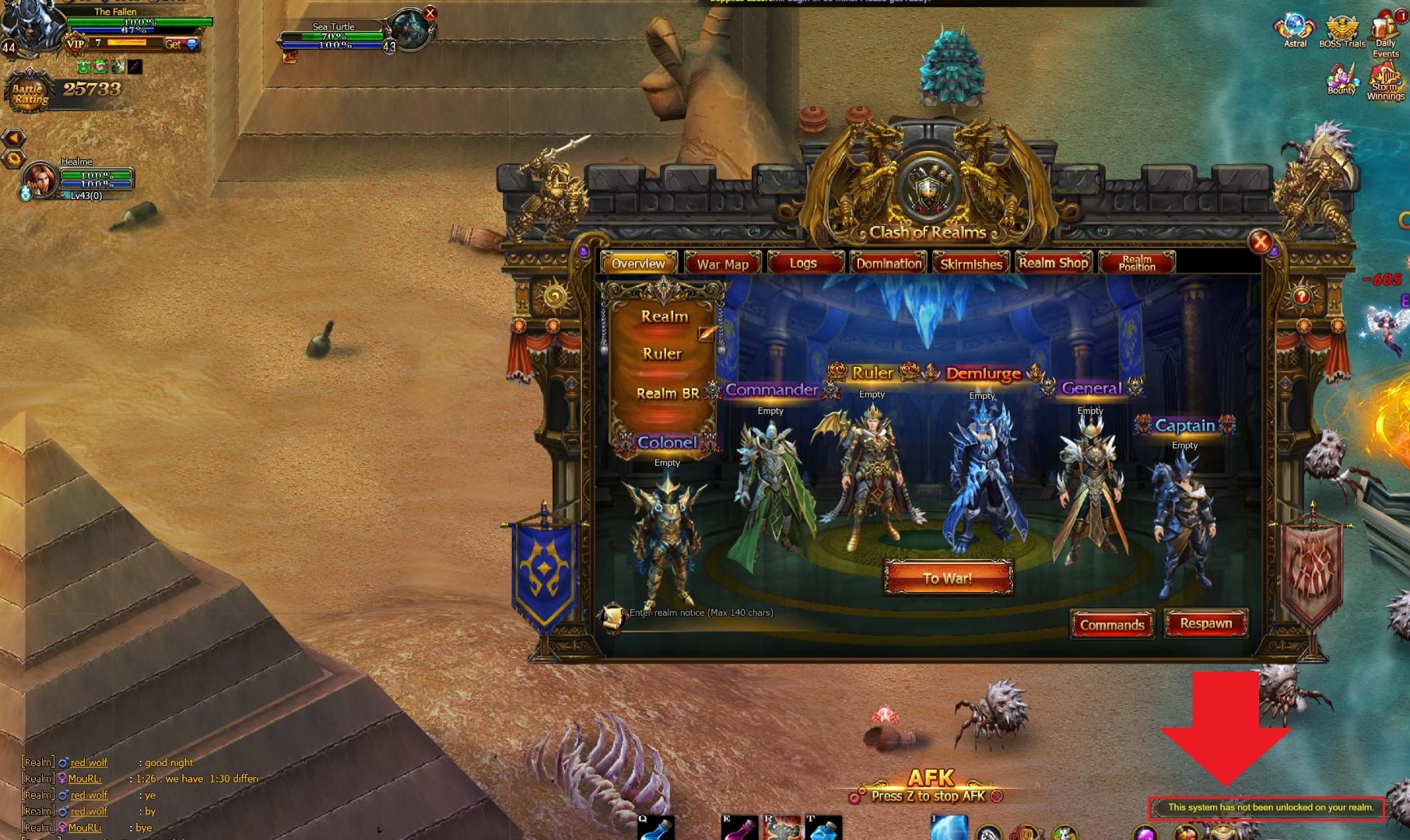
Task: Dismiss the Sea Turtle target frame
Action: coord(430,13)
